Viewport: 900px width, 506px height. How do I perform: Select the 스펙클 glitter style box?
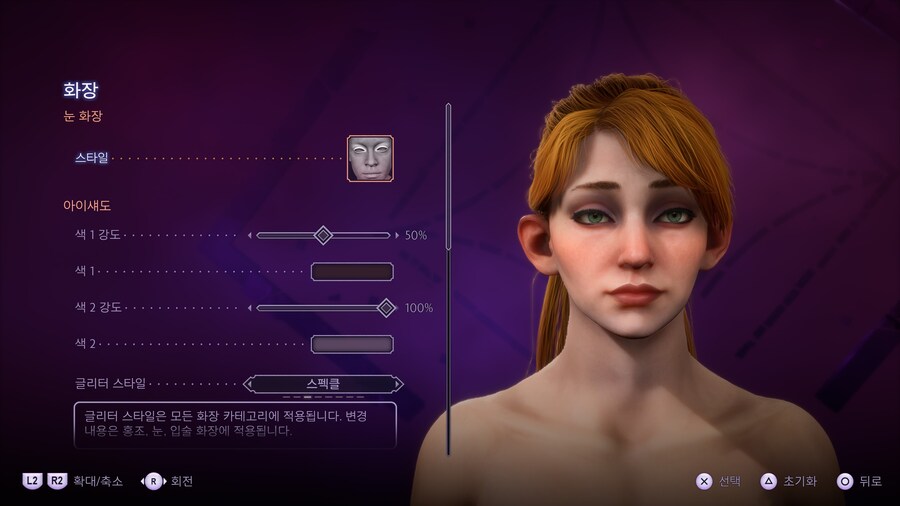pyautogui.click(x=324, y=384)
